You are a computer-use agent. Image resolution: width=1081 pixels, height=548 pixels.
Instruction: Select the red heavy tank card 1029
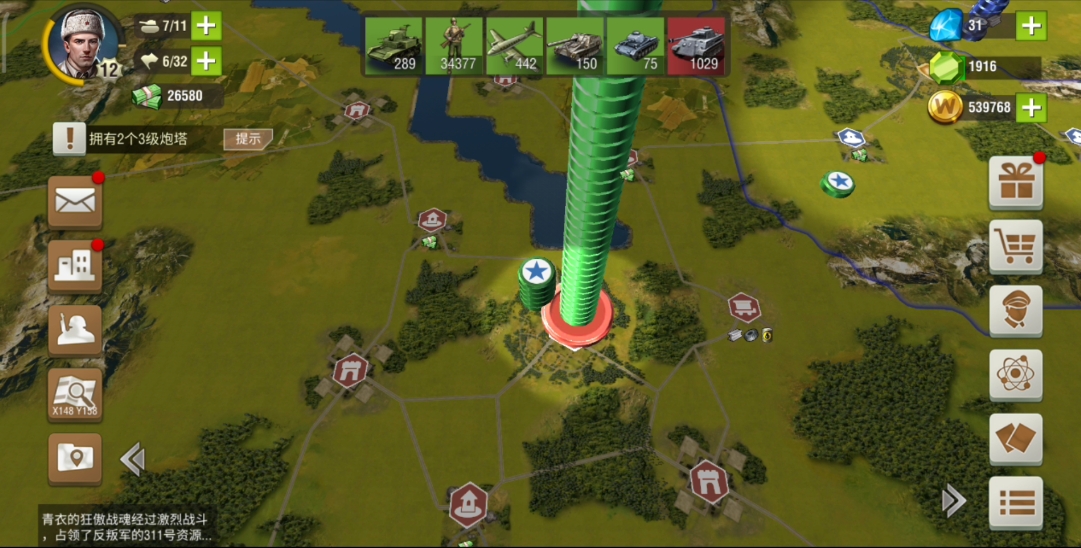click(x=696, y=46)
